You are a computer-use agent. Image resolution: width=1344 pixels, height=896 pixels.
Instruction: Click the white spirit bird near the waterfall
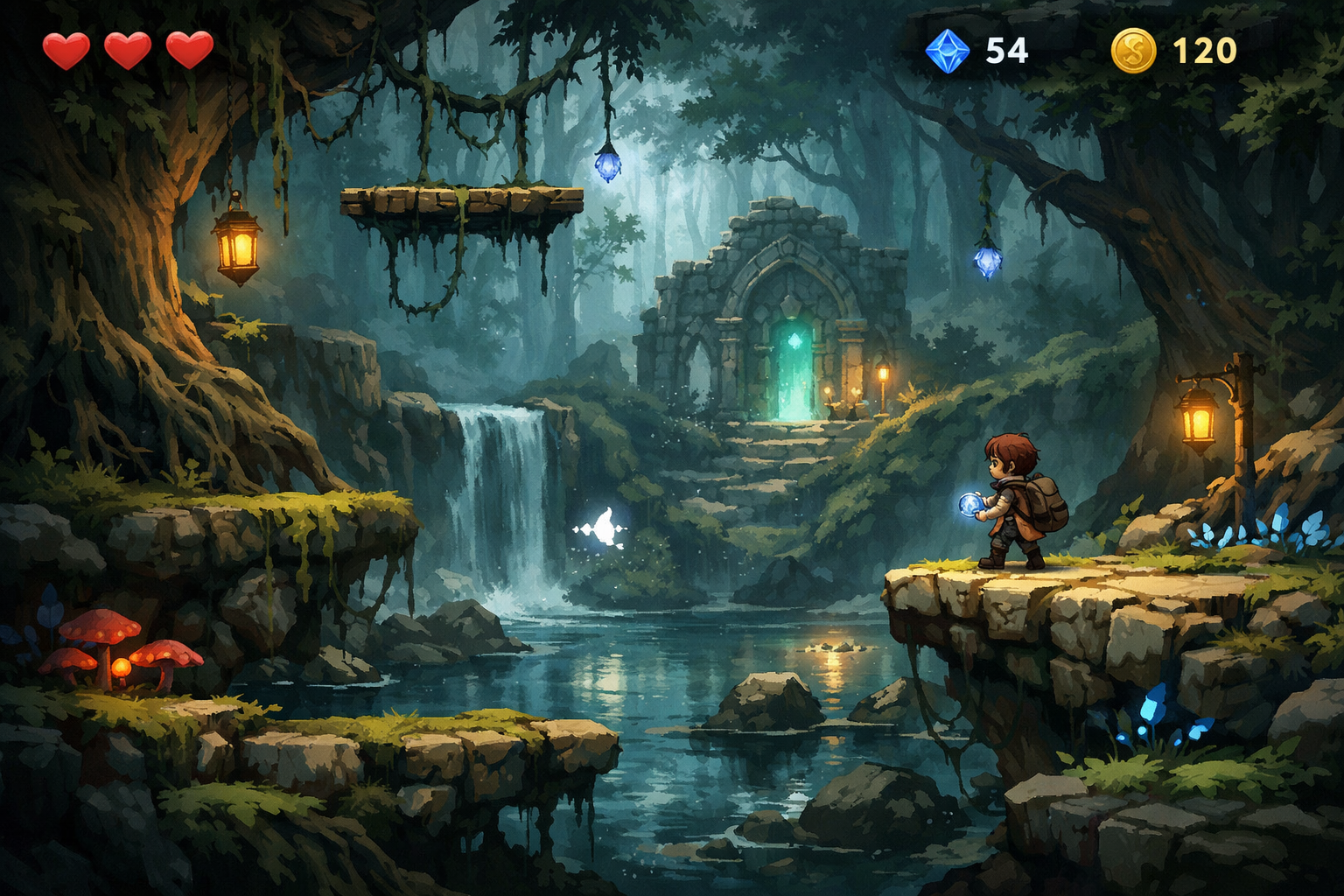(602, 525)
